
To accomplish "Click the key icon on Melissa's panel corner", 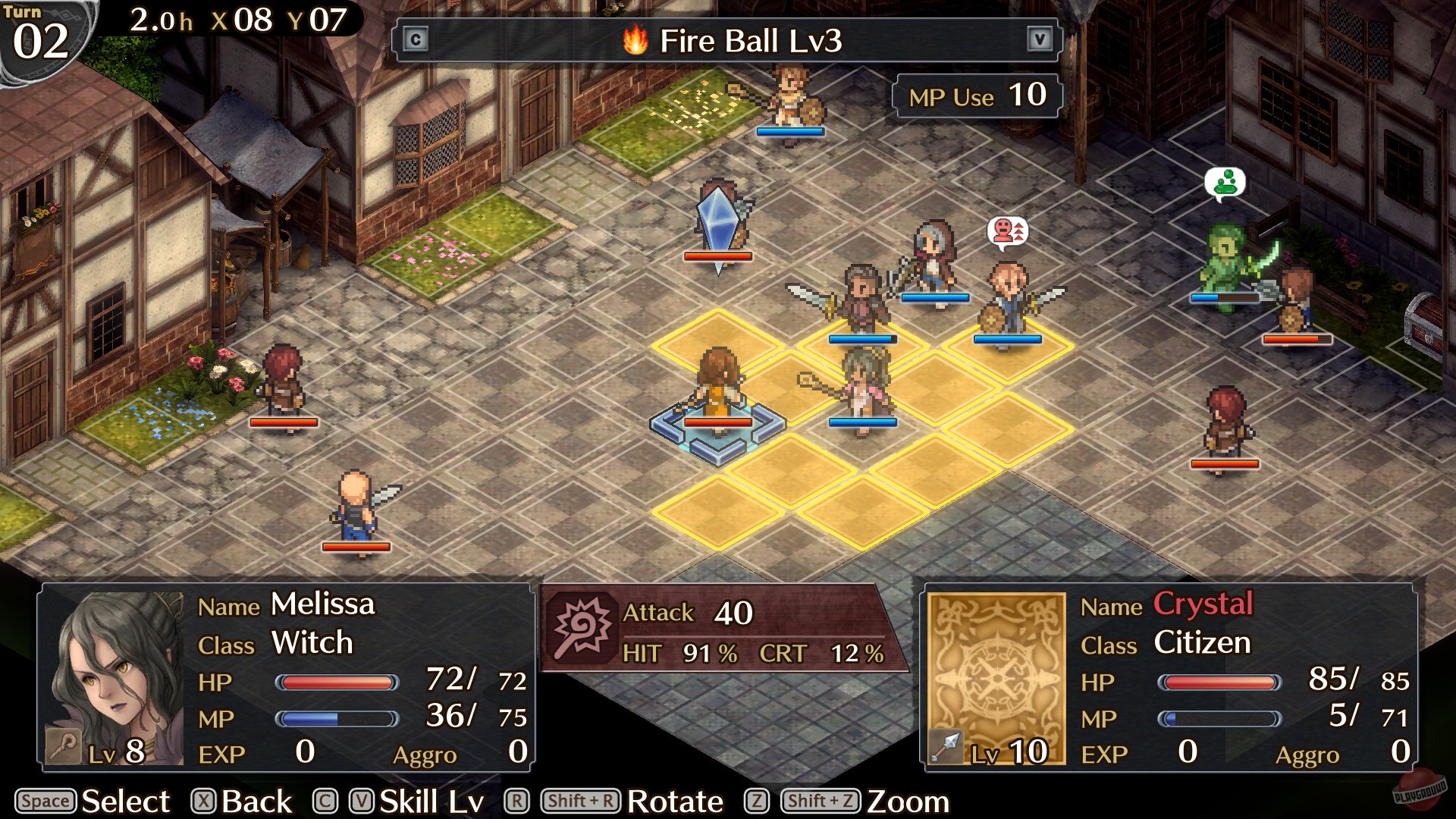I will [x=62, y=745].
